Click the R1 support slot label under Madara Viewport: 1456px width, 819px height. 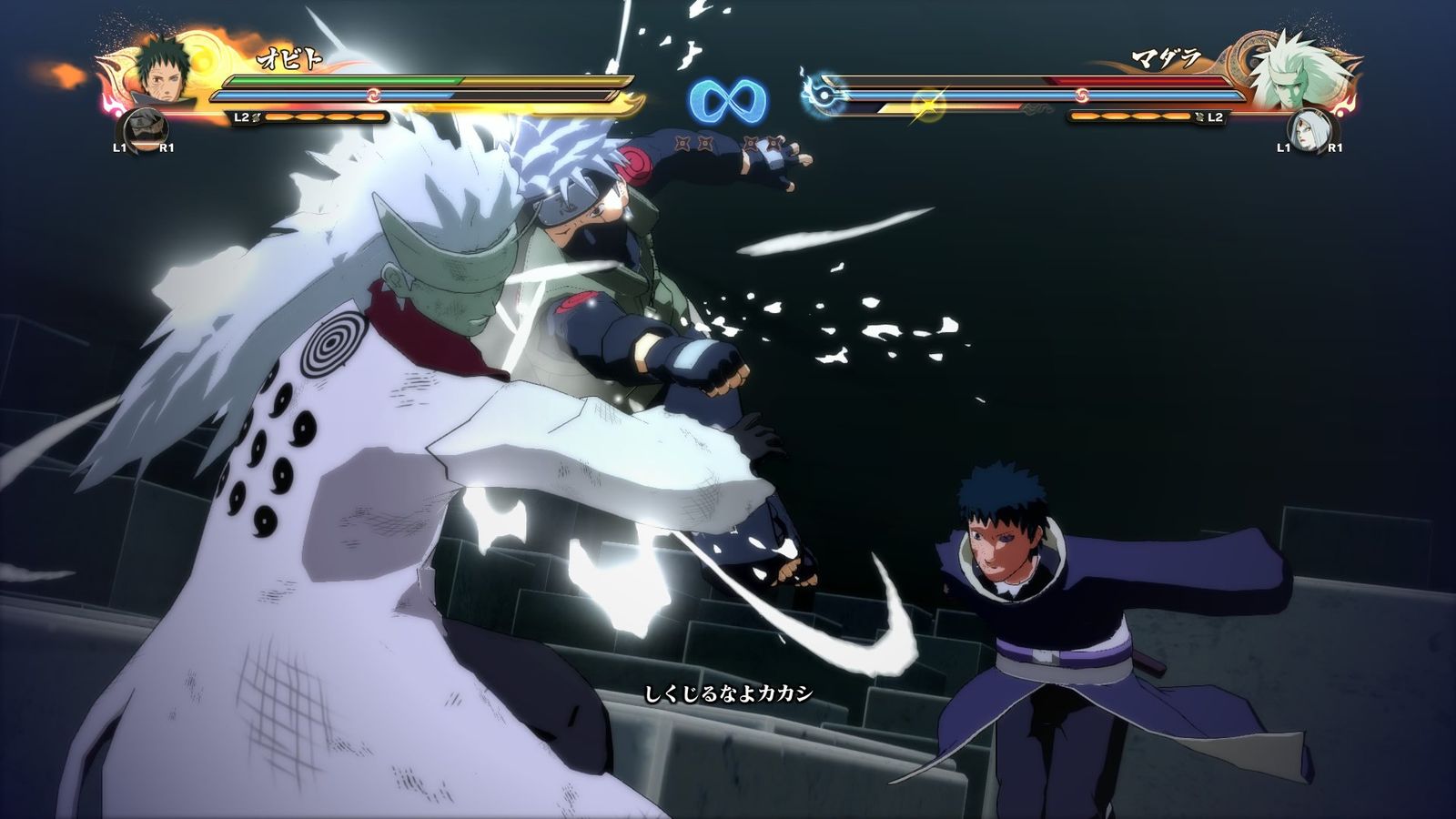tap(1337, 147)
